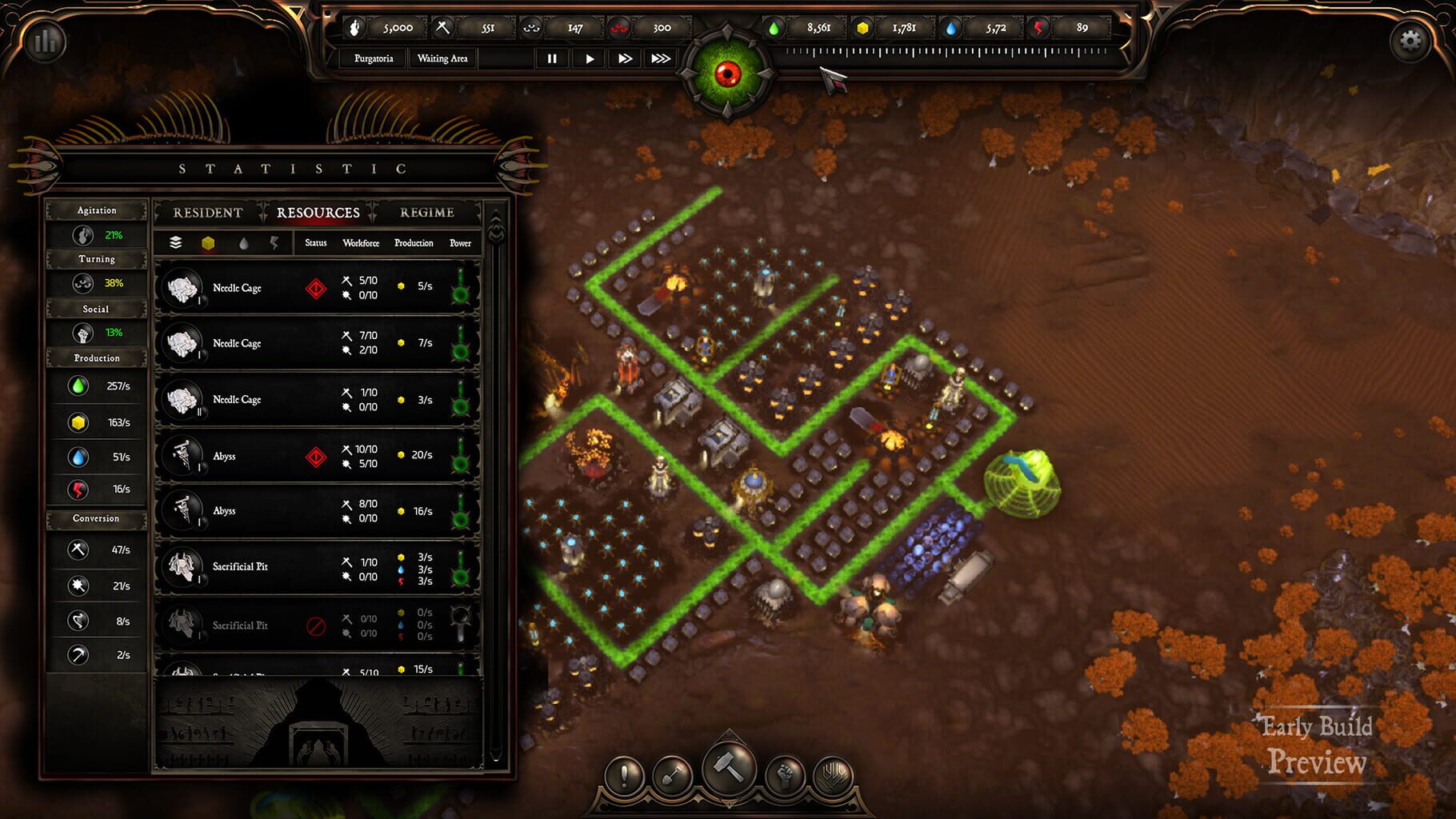Click the Purgatoria button
This screenshot has height=819, width=1456.
pos(374,58)
